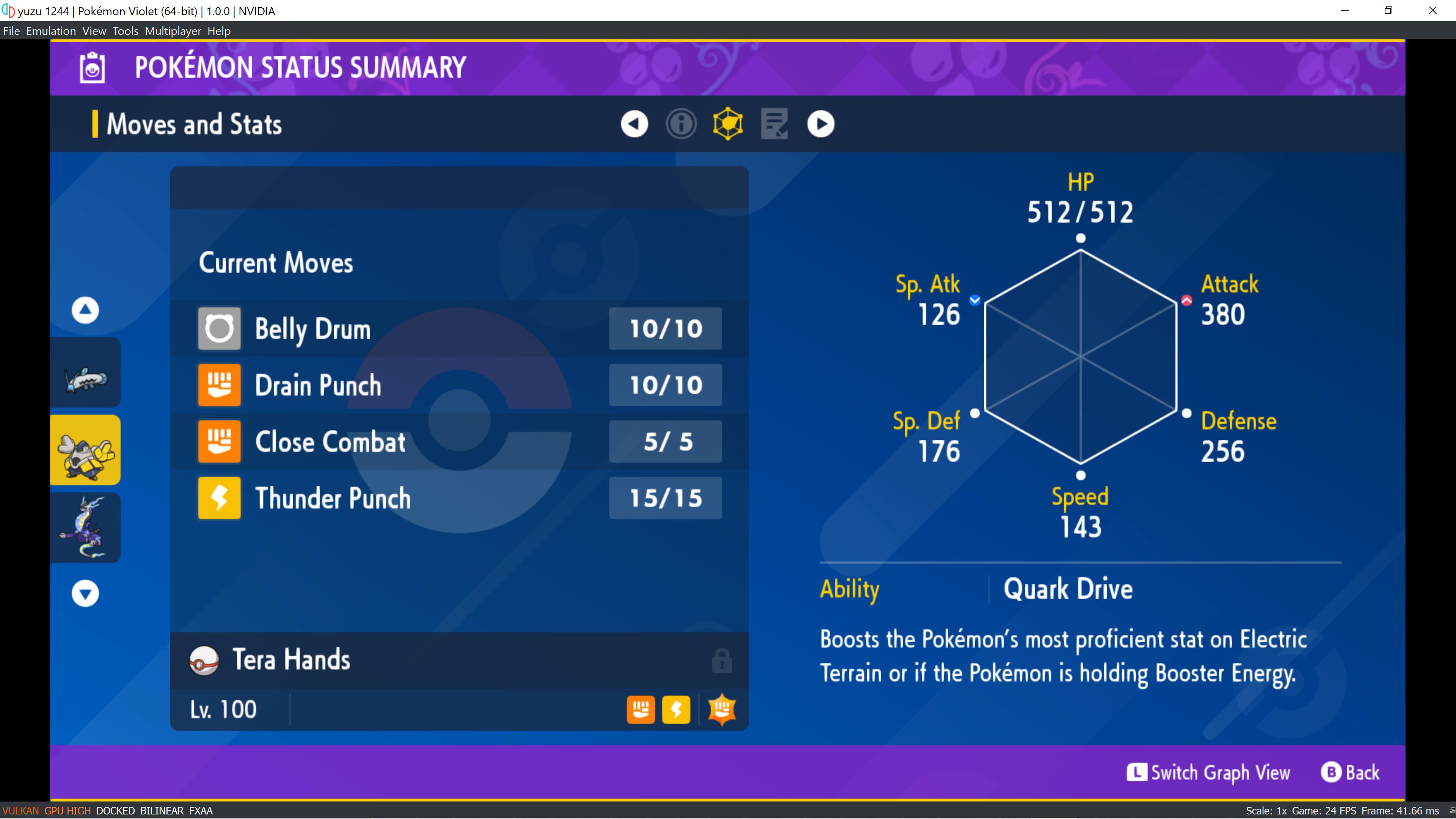Open the Multiplayer menu

click(173, 30)
